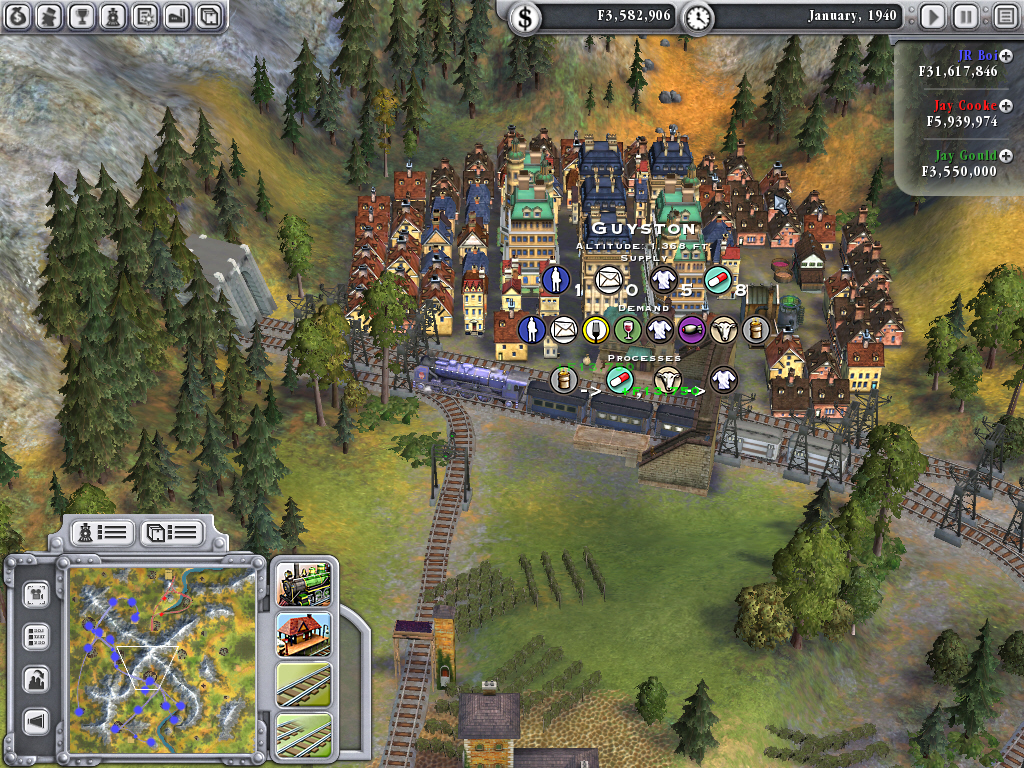Expand Jay Cooke's player details
Image resolution: width=1024 pixels, height=768 pixels.
[1006, 105]
